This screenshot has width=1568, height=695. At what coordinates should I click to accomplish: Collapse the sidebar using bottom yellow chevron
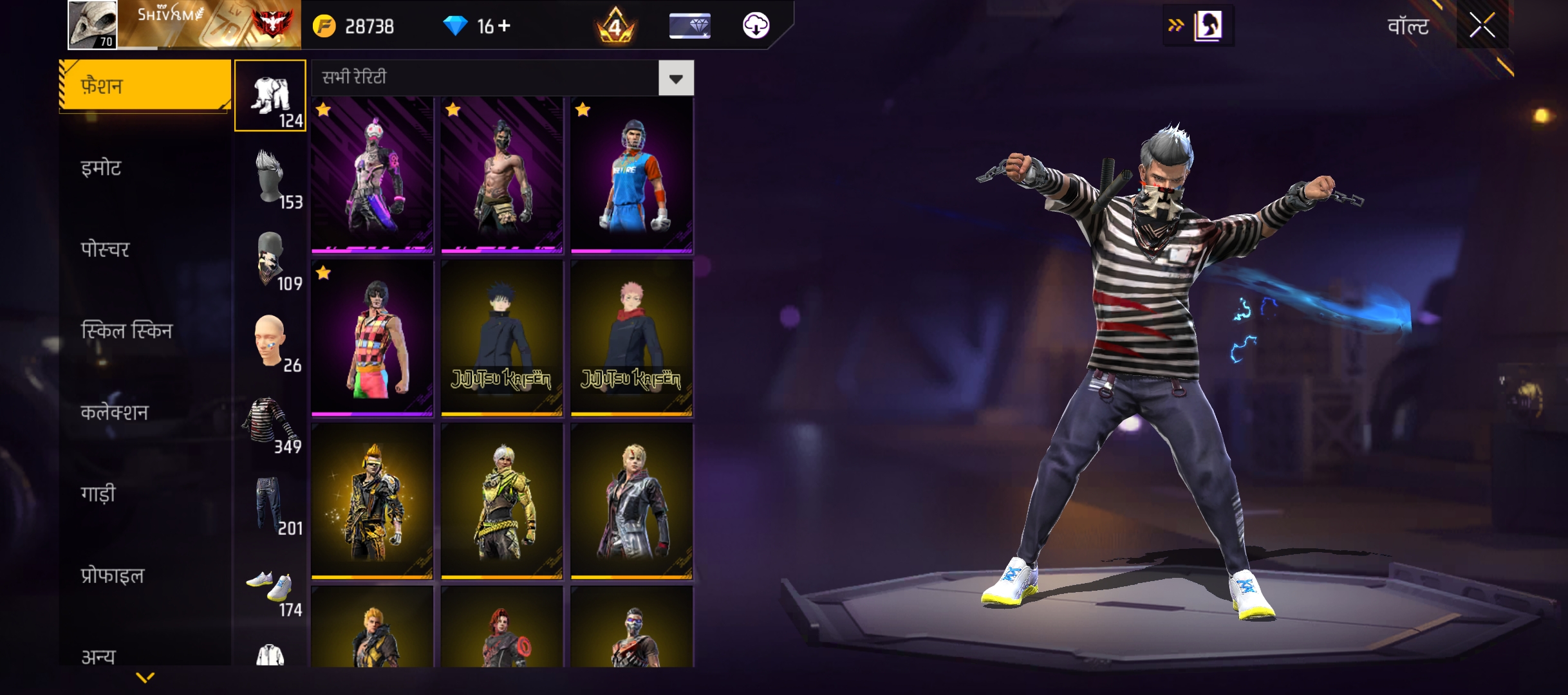click(x=147, y=677)
